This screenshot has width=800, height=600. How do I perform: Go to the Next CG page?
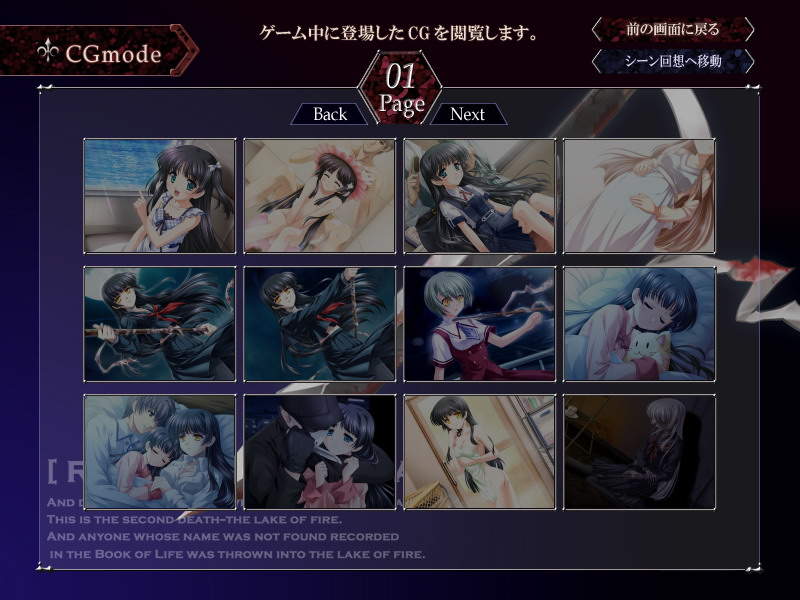tap(467, 114)
